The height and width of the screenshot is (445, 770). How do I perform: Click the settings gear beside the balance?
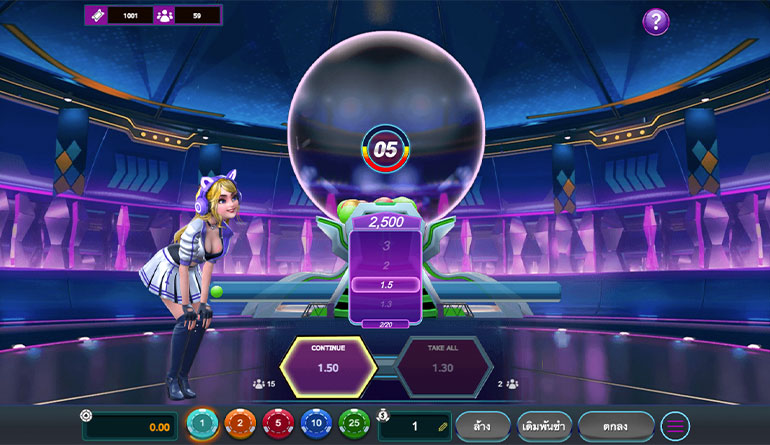point(87,416)
